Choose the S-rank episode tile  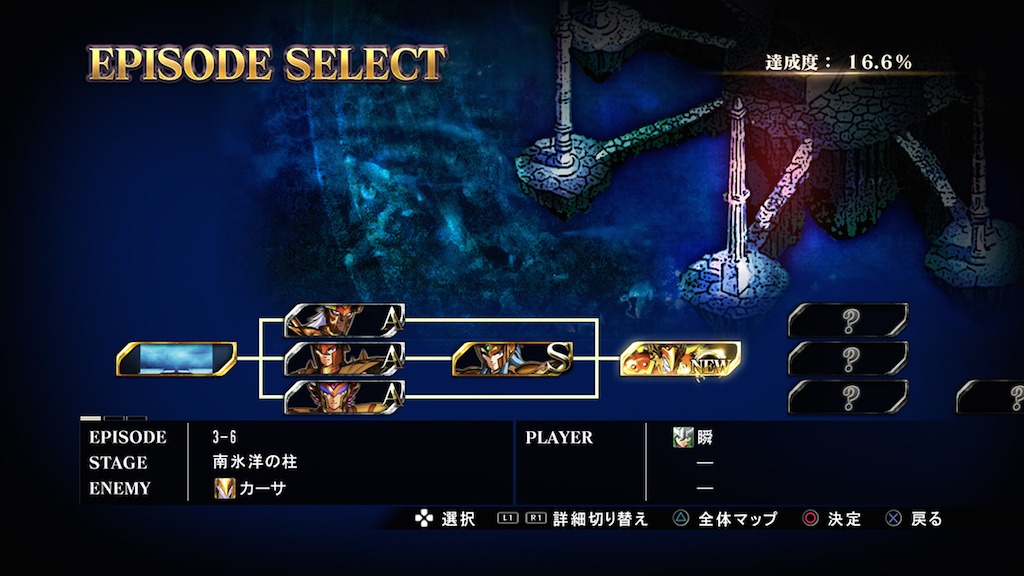click(x=512, y=358)
